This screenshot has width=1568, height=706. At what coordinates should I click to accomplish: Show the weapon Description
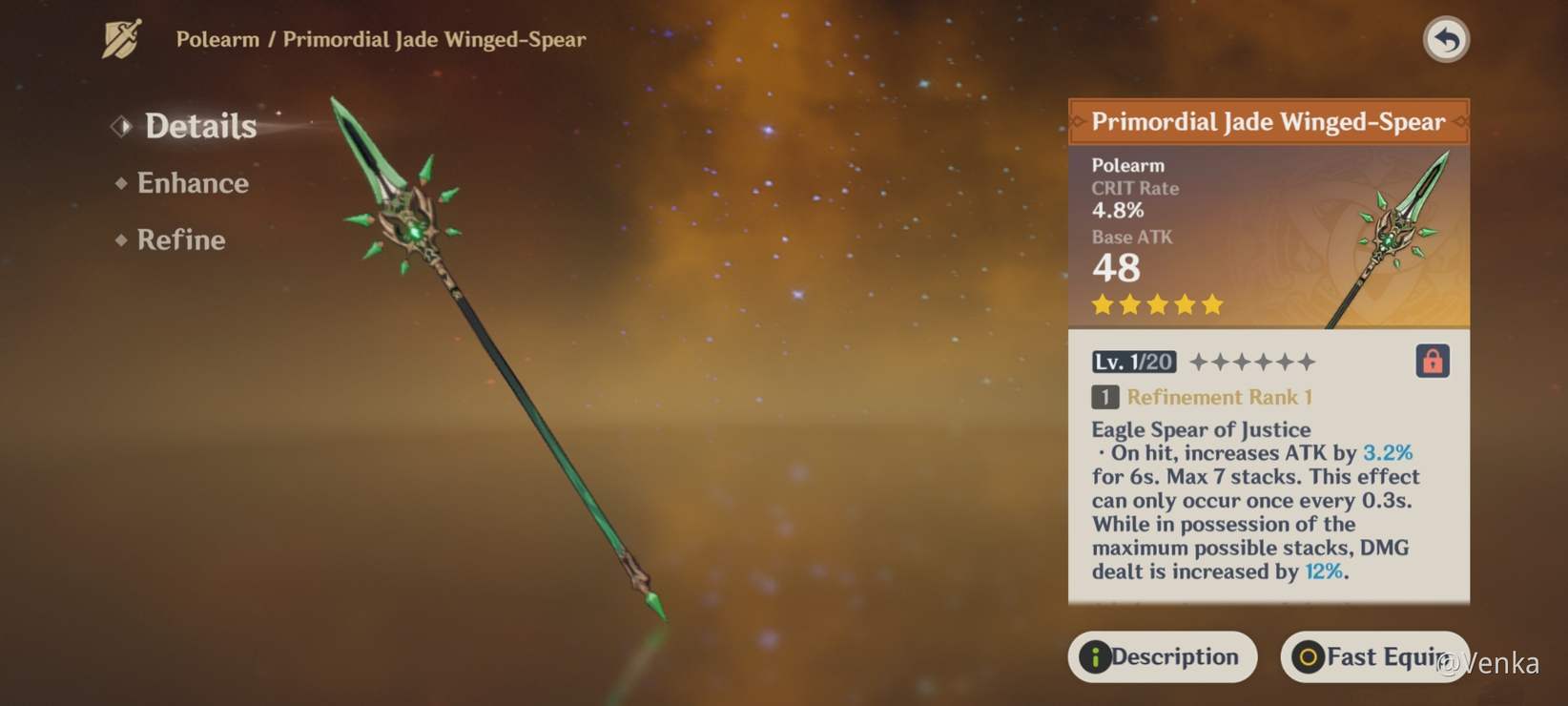coord(1162,656)
